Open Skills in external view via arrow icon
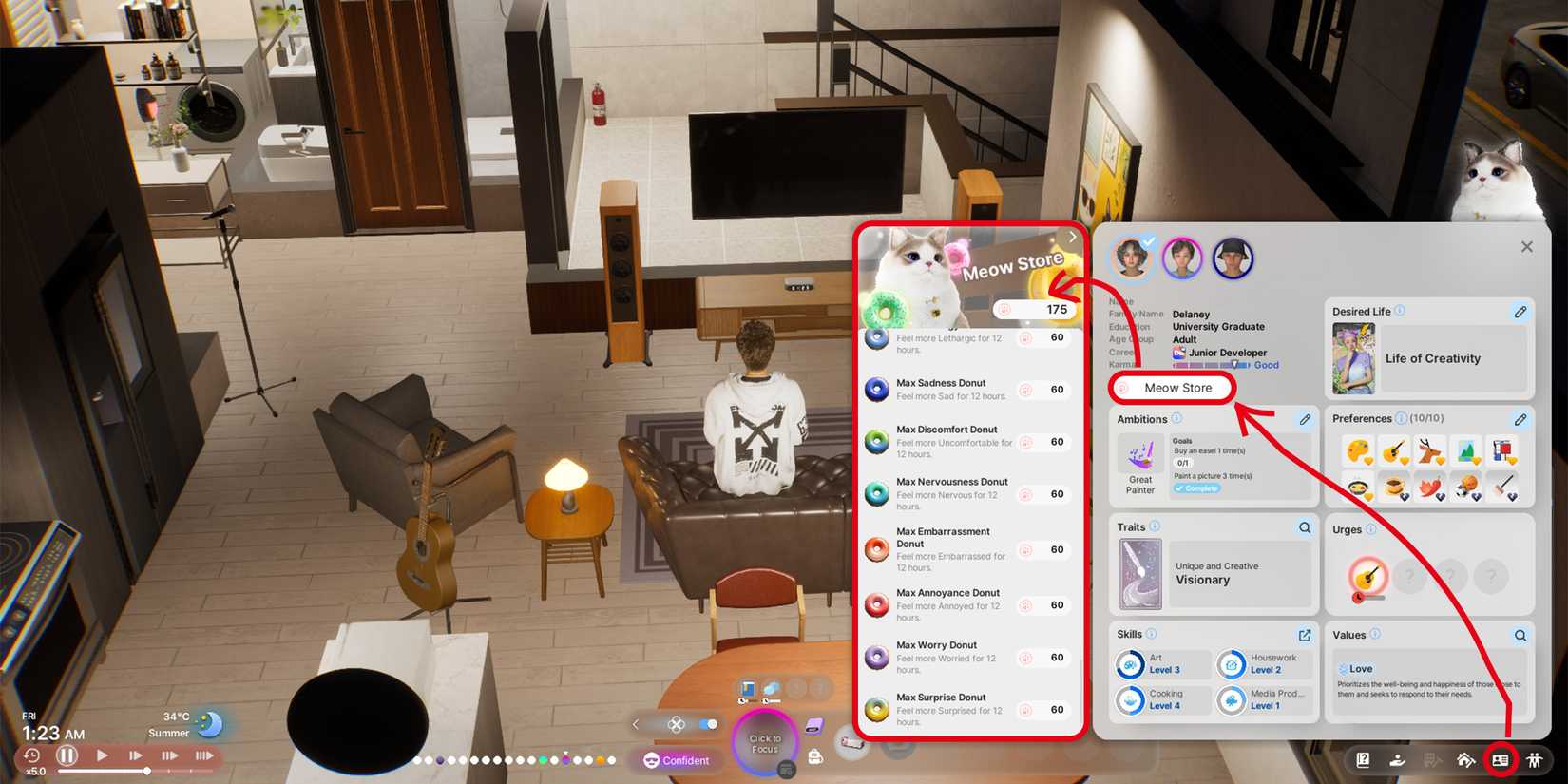This screenshot has width=1568, height=784. [1304, 634]
